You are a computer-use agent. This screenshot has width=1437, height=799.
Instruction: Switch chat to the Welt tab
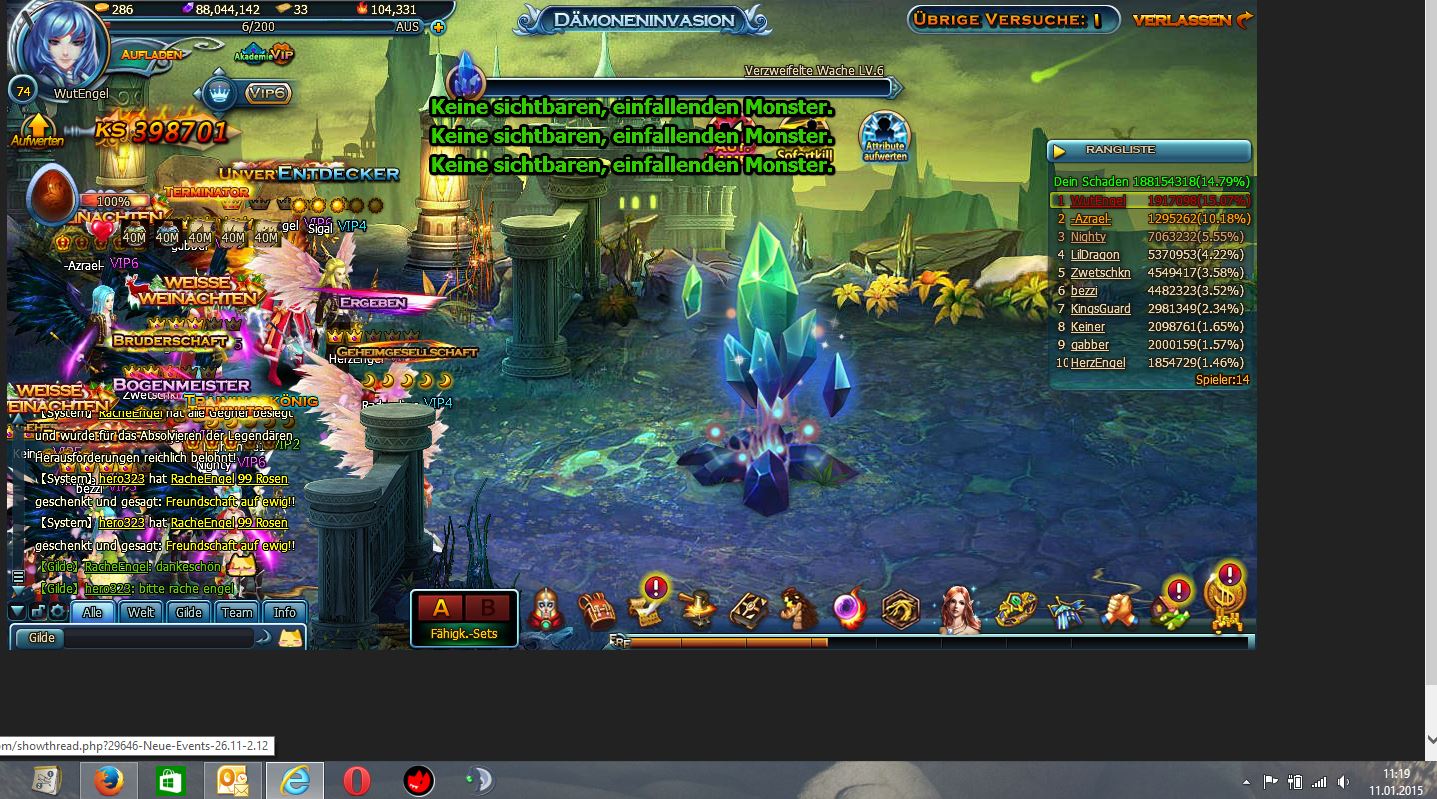pos(141,612)
